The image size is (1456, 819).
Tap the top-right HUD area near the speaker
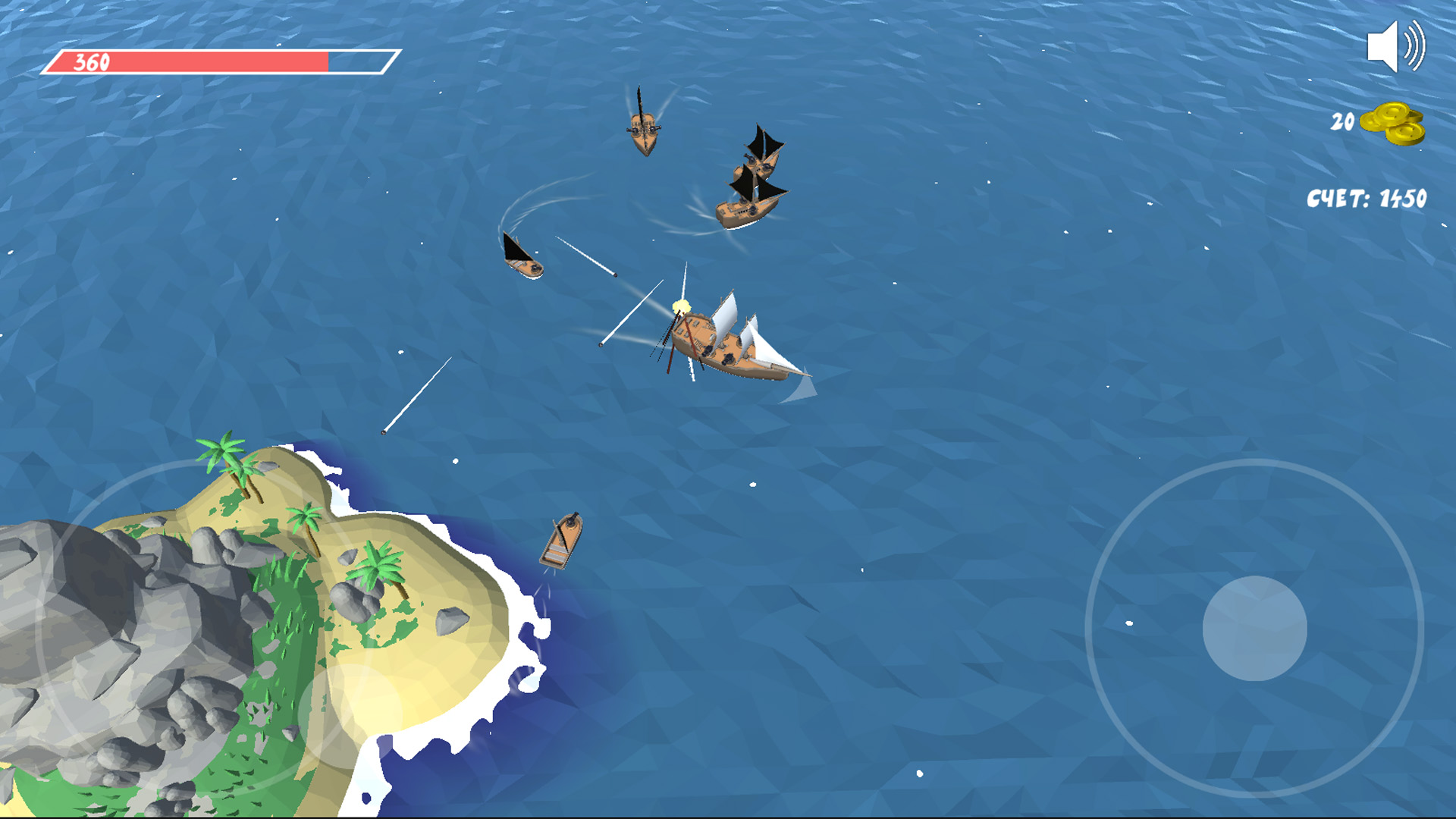pyautogui.click(x=1395, y=47)
